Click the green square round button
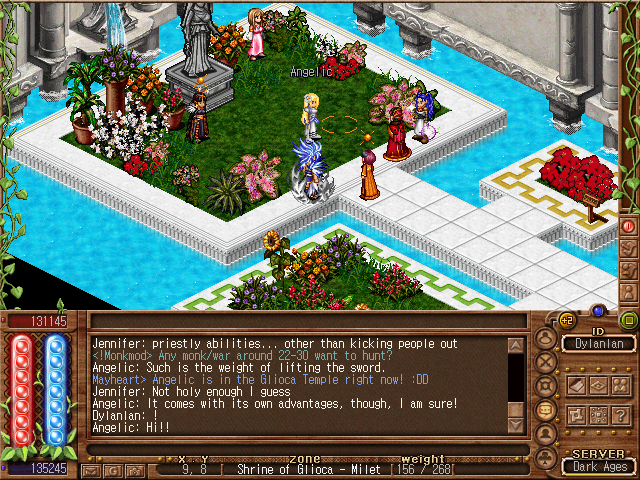Viewport: 640px width, 480px height. point(628,321)
